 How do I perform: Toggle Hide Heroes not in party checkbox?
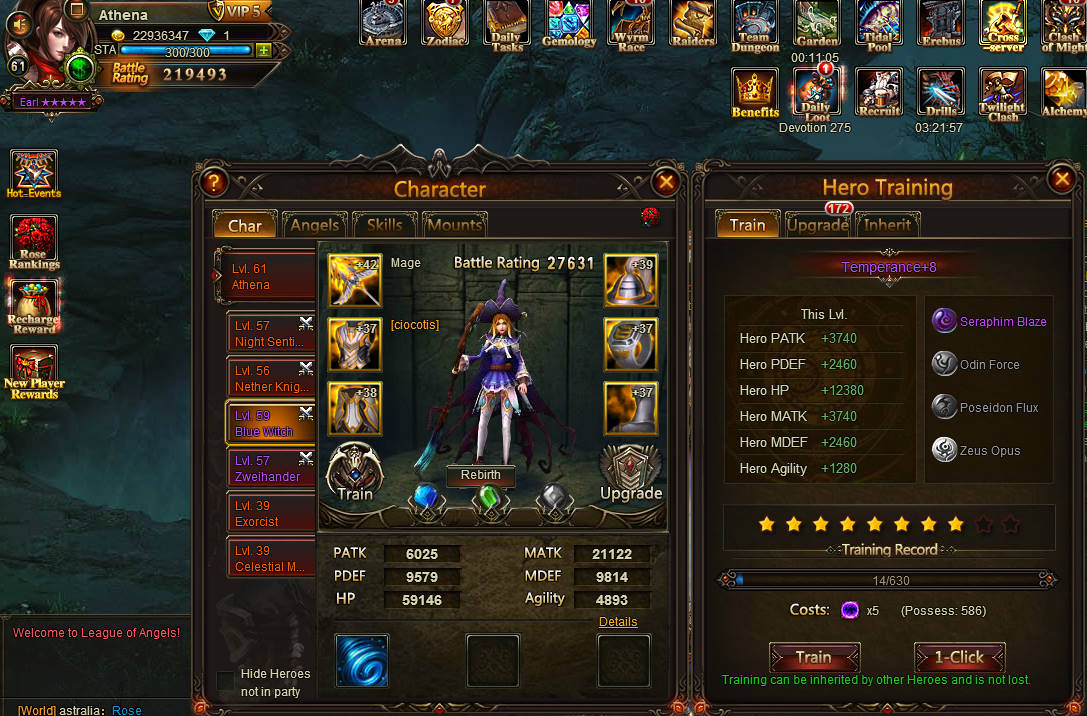[x=226, y=681]
